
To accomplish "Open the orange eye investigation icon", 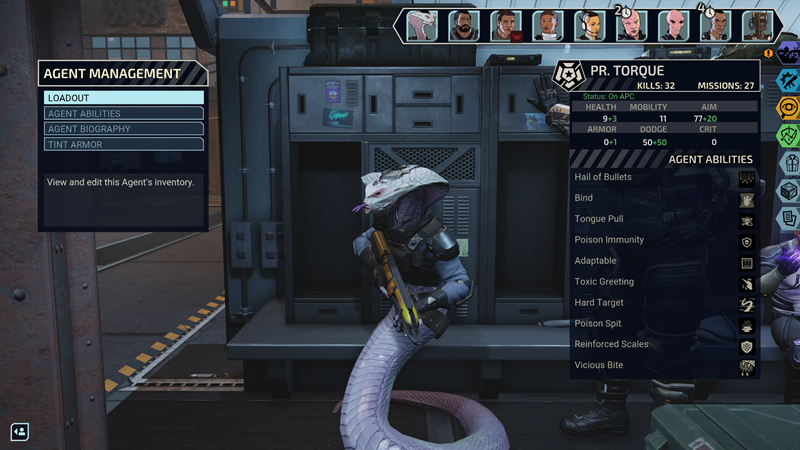I will 788,107.
